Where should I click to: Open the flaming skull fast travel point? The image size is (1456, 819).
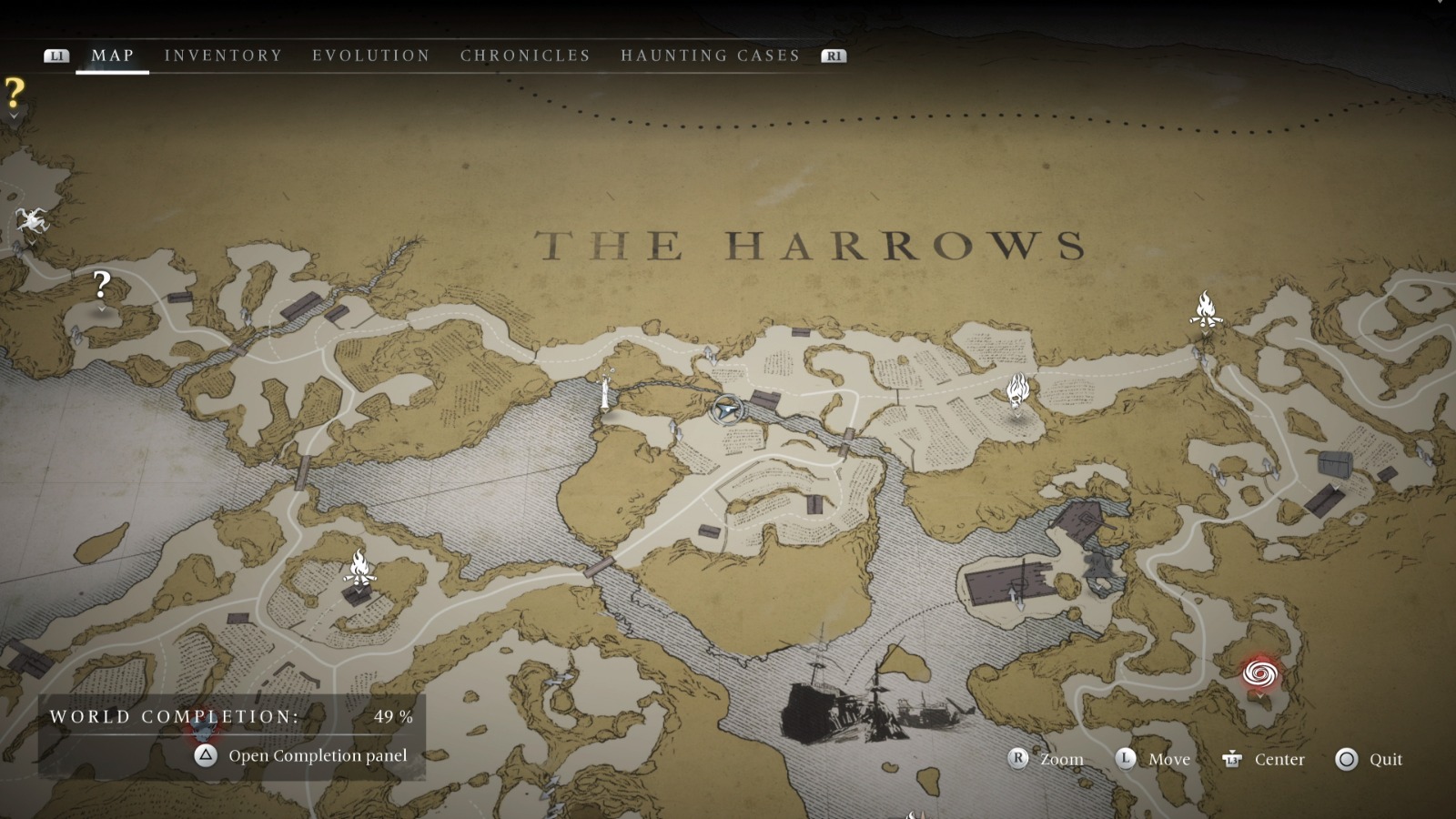[x=1016, y=391]
